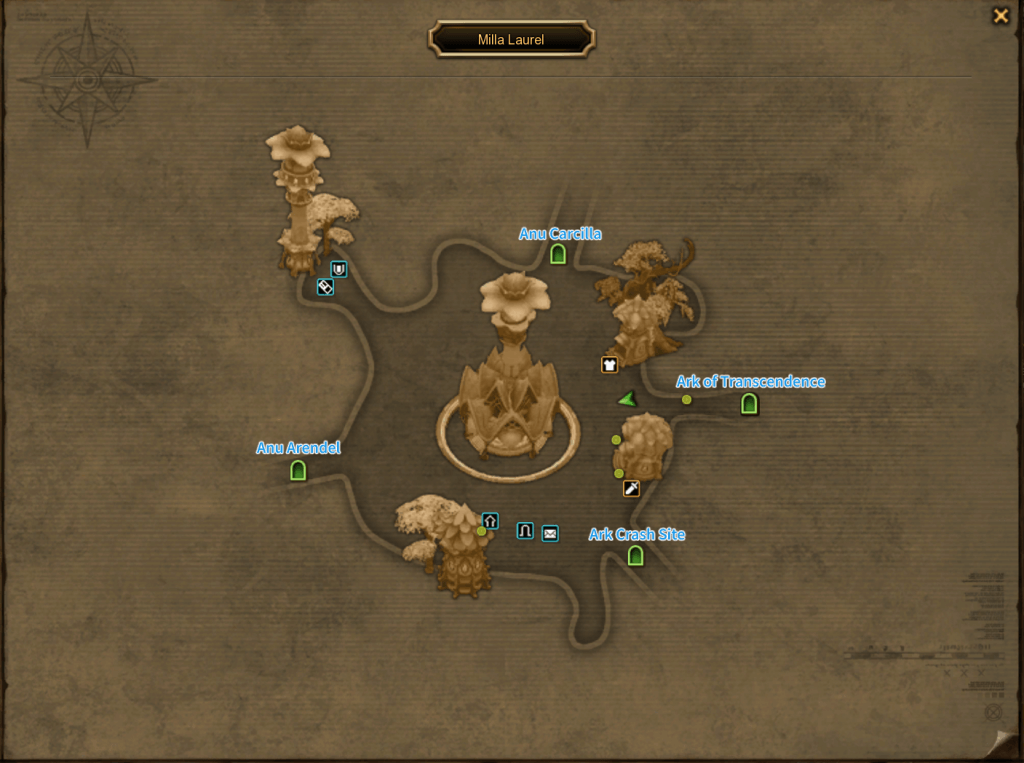Click the shirt-shaped armor shop icon
Screen dimensions: 1024x763
(x=609, y=365)
